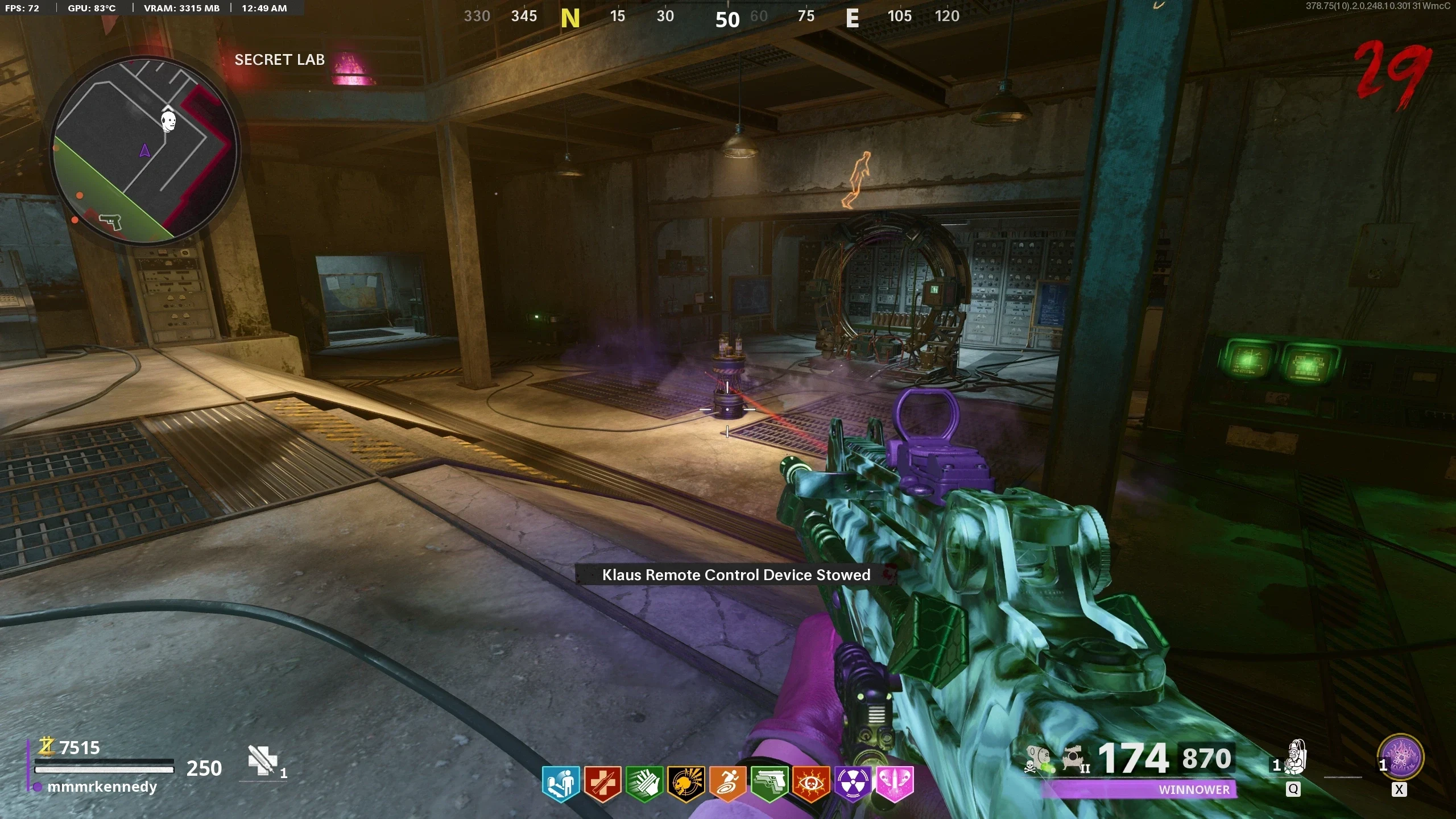The width and height of the screenshot is (1456, 819).
Task: Activate the purple Ring of Fire field upgrade
Action: click(1403, 758)
